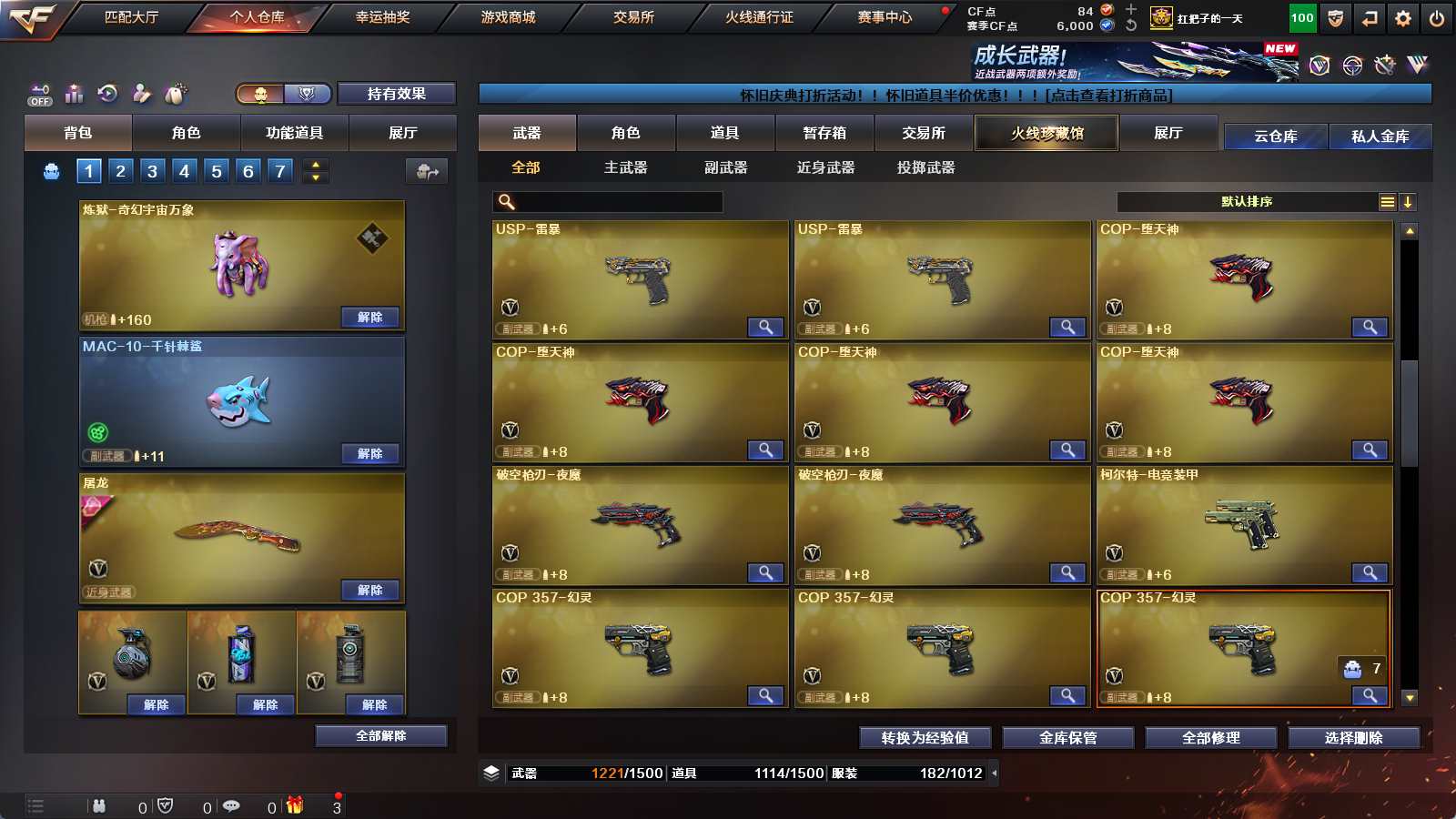Image resolution: width=1456 pixels, height=819 pixels.
Task: Open the 火线通行证 pass page
Action: [x=759, y=17]
